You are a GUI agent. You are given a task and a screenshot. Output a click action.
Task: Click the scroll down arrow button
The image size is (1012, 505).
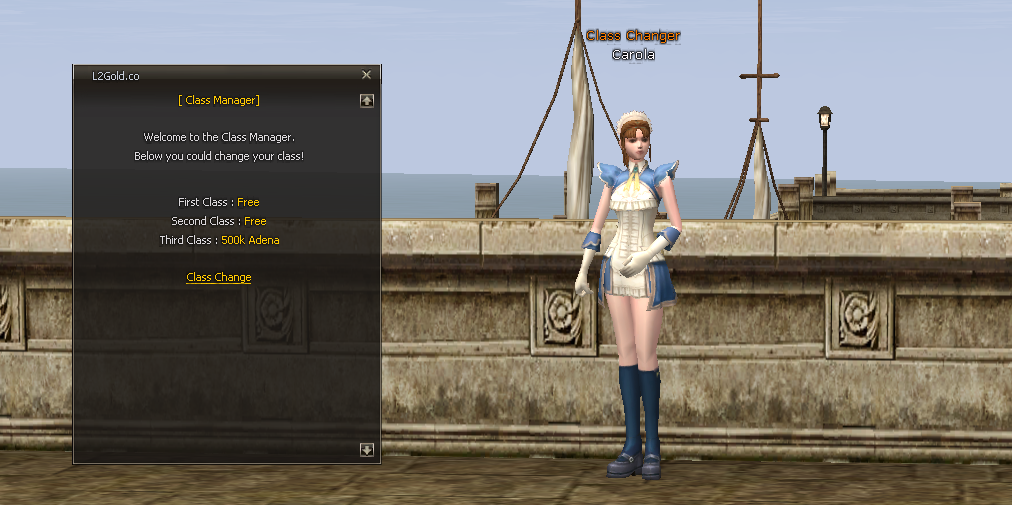pyautogui.click(x=367, y=450)
